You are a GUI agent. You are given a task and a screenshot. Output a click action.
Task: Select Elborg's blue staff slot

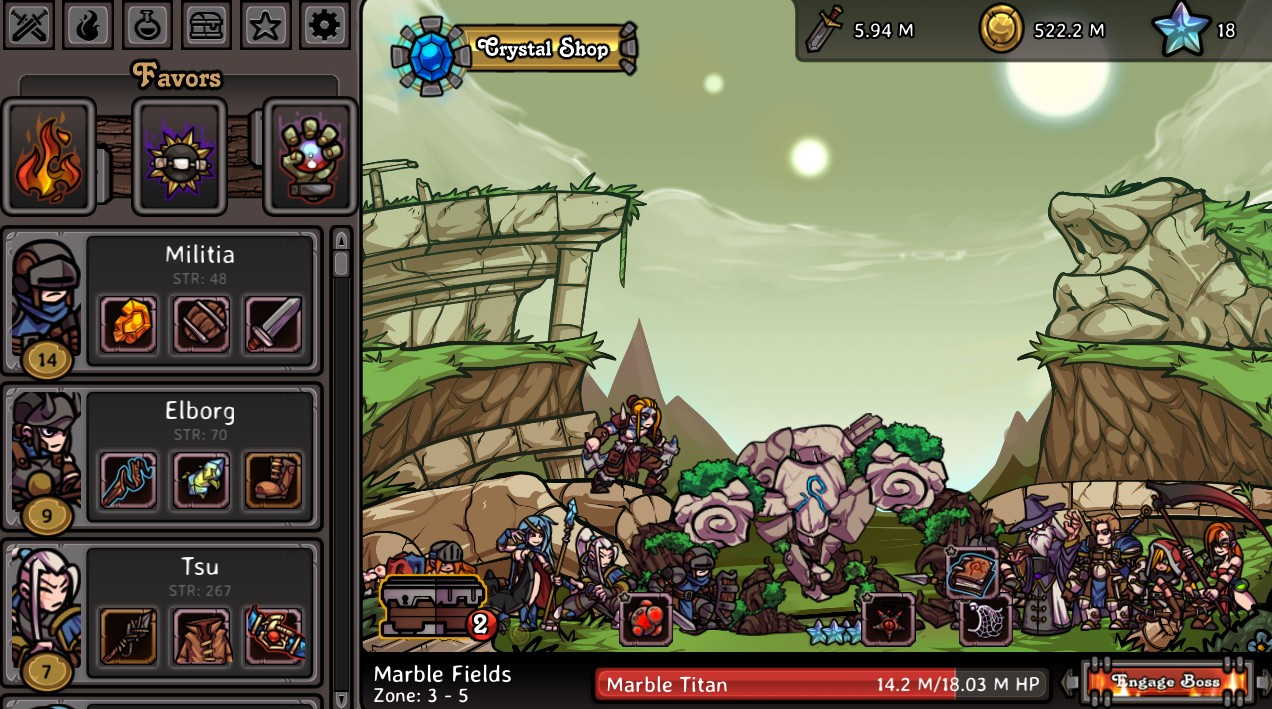128,479
